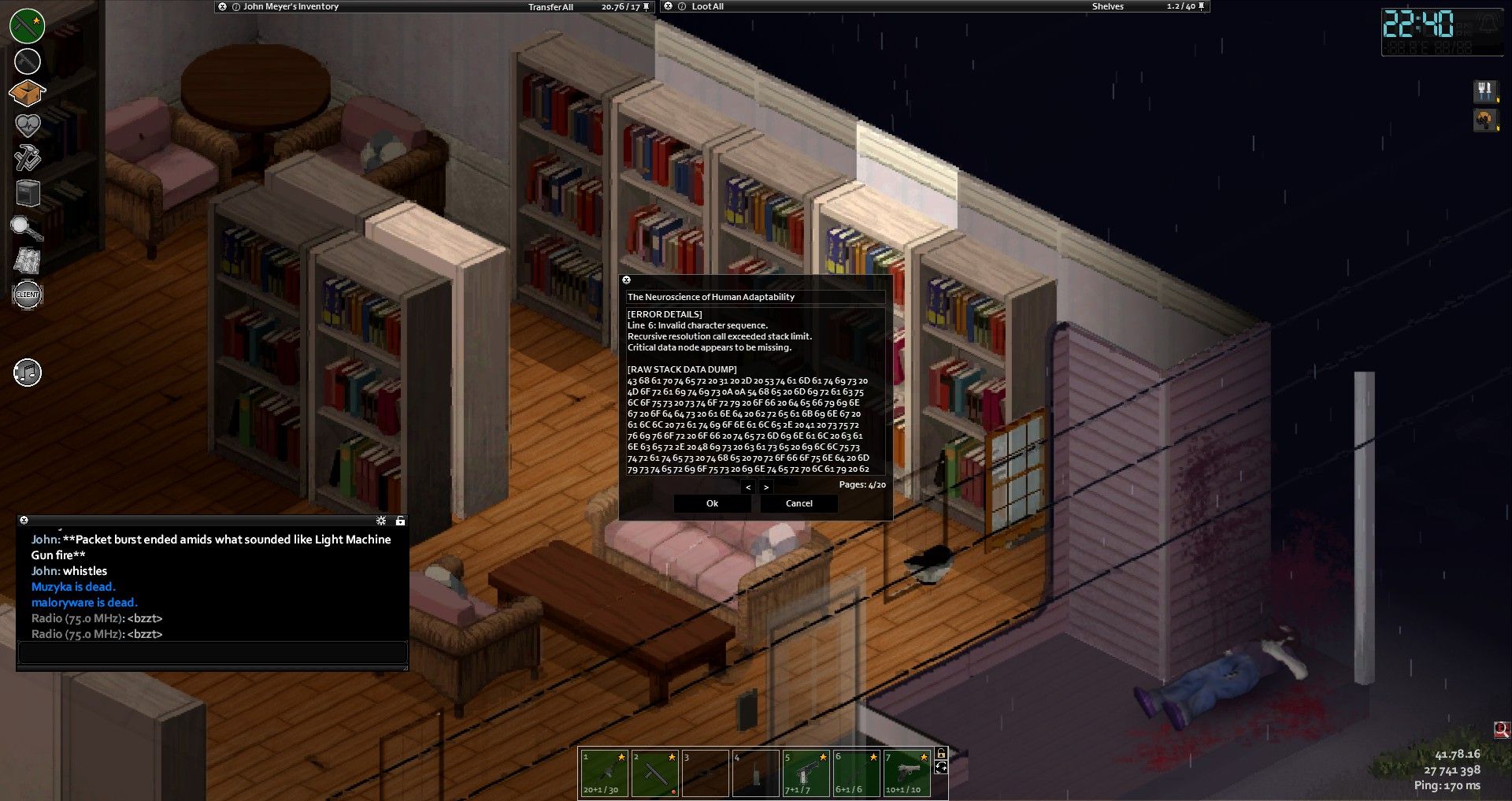1512x801 pixels.
Task: Select hotbar slot 7 pistol
Action: pos(906,773)
